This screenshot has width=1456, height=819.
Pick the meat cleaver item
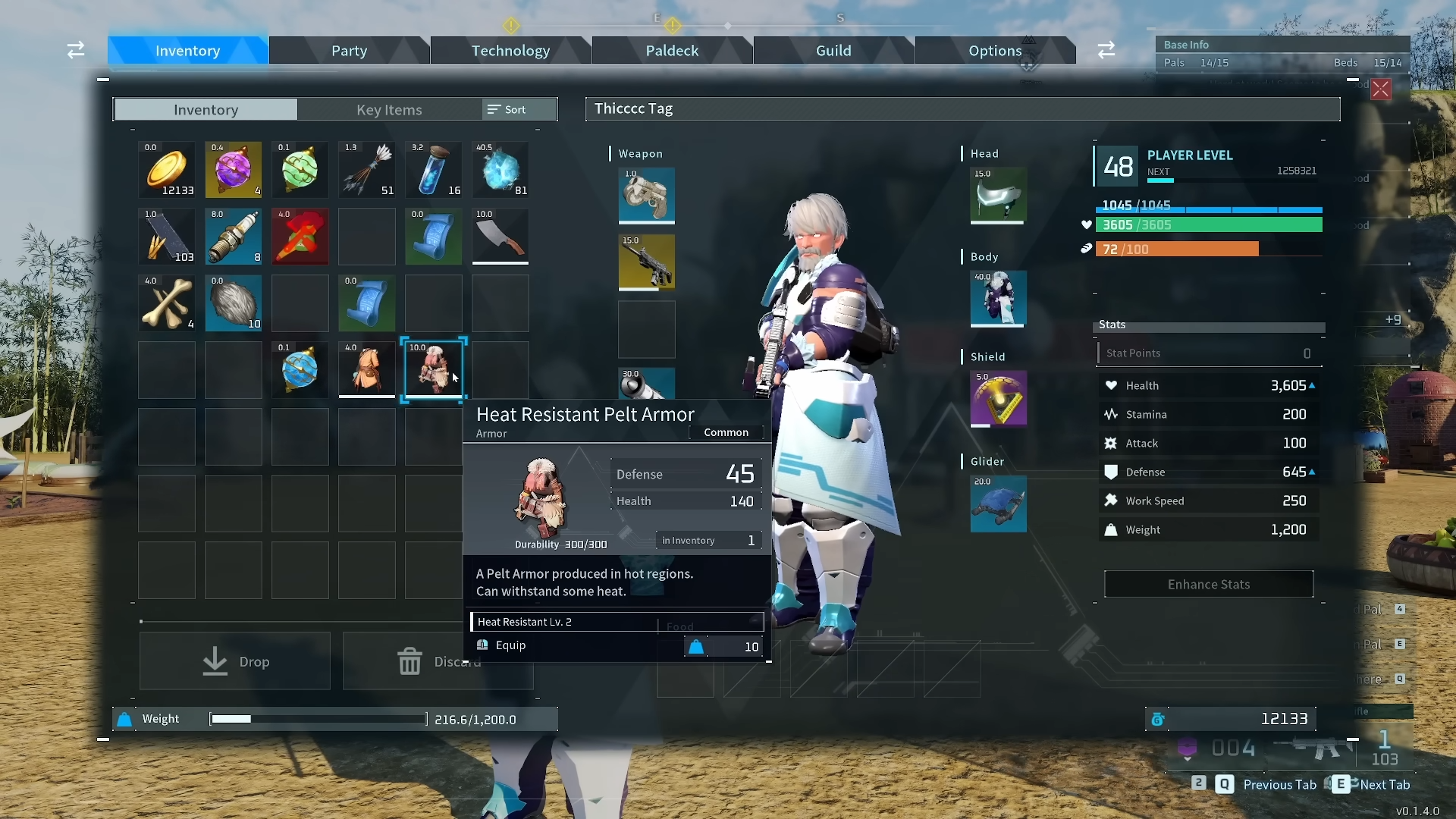click(500, 237)
